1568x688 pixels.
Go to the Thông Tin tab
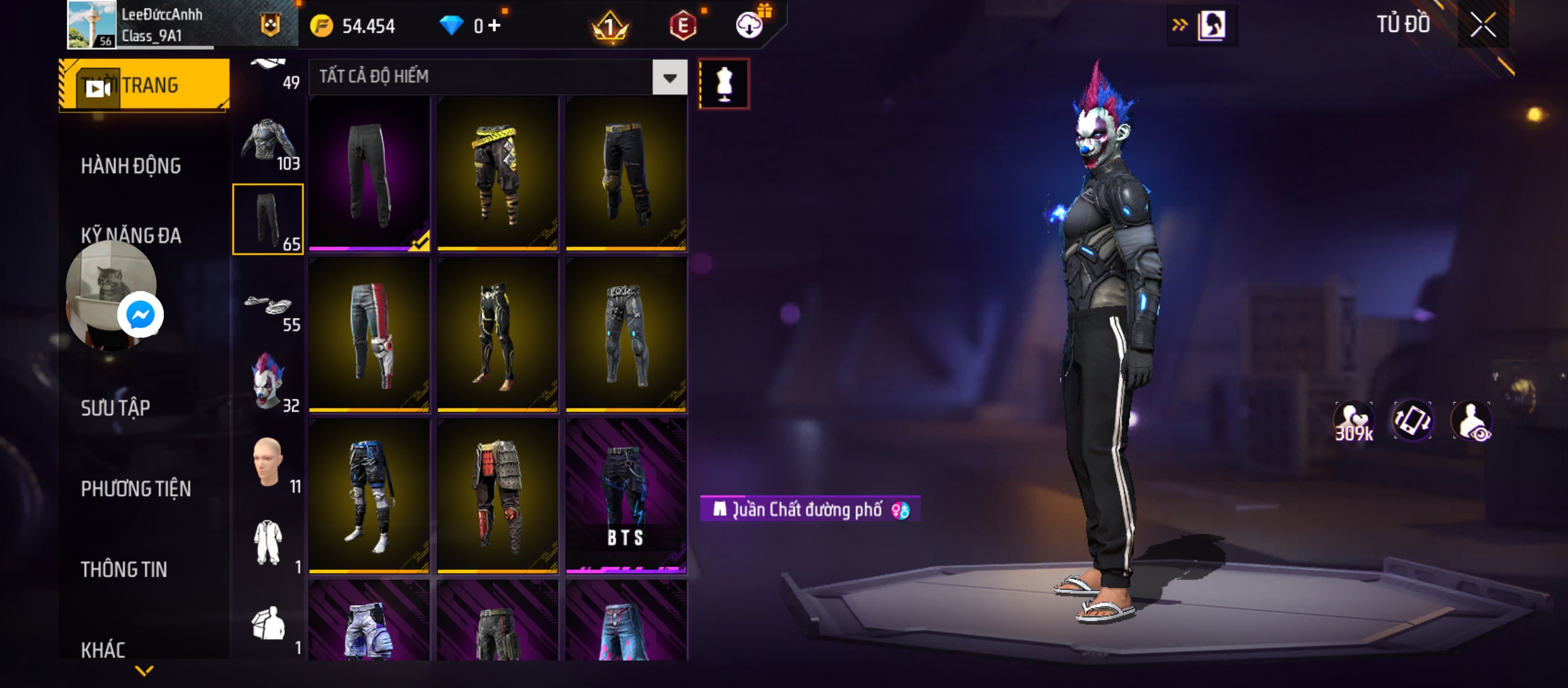tap(124, 570)
